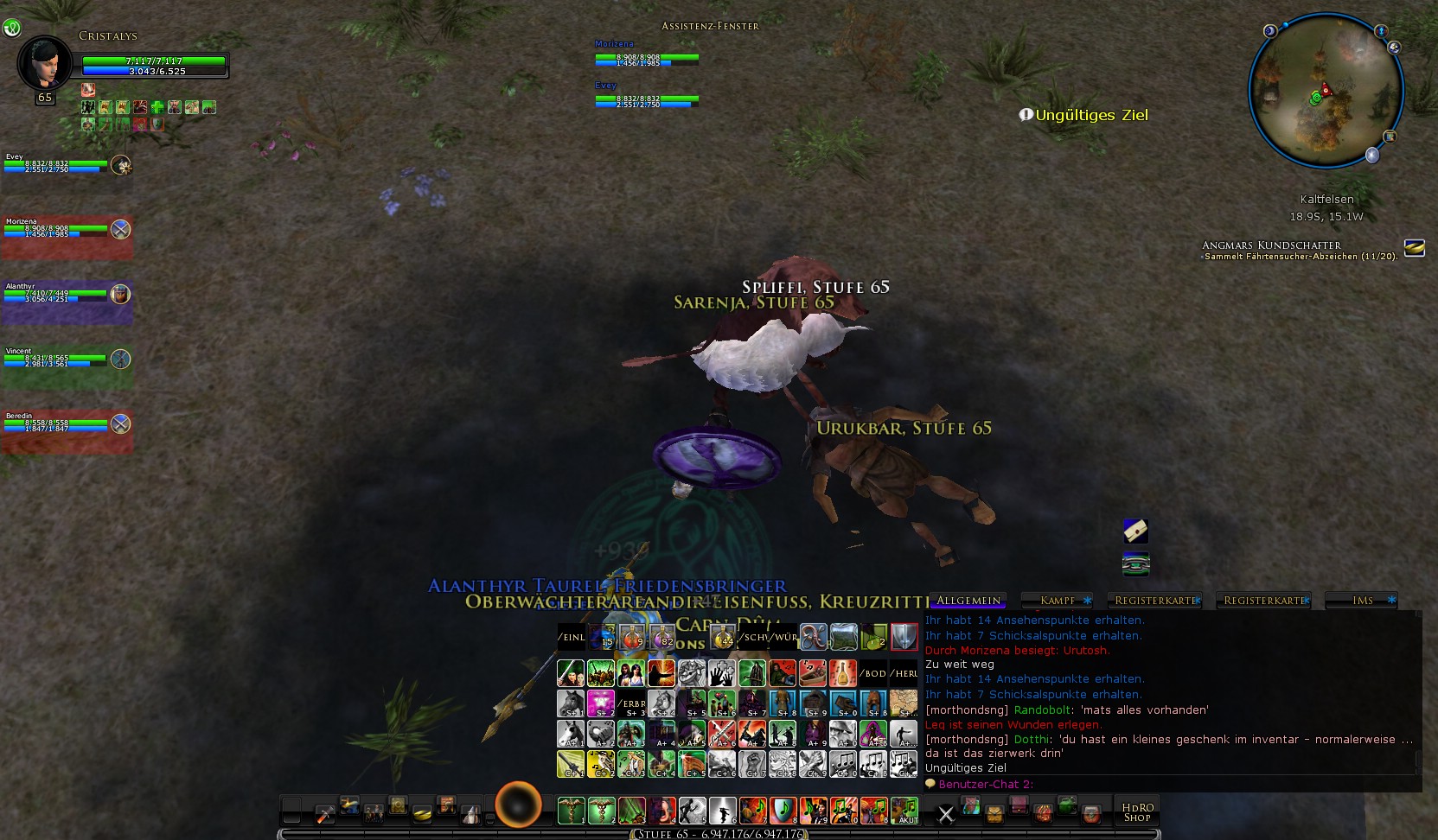Switch to the Allgemein chat tab
This screenshot has height=840, width=1438.
[968, 600]
